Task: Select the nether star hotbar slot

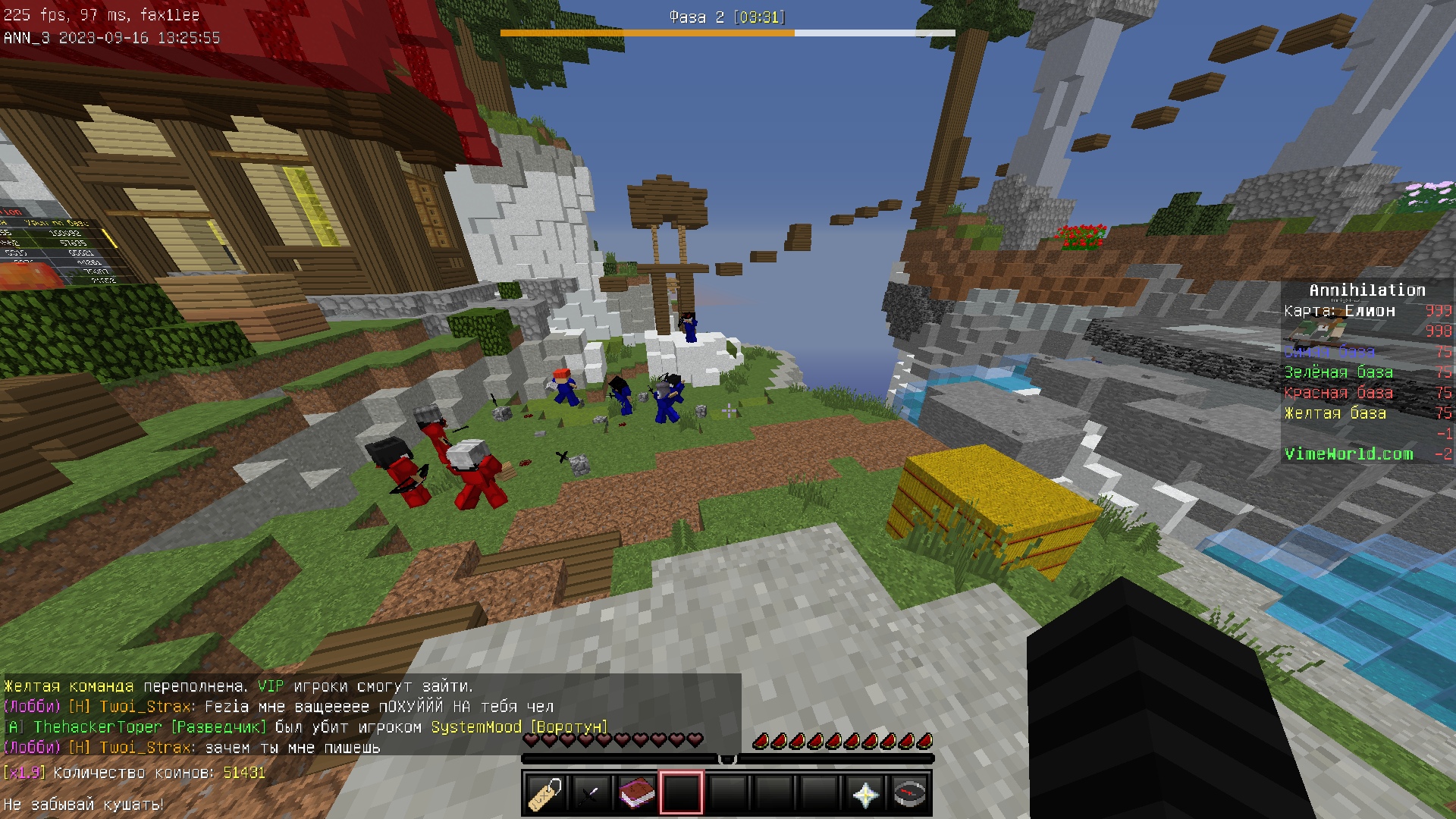Action: pos(865,793)
